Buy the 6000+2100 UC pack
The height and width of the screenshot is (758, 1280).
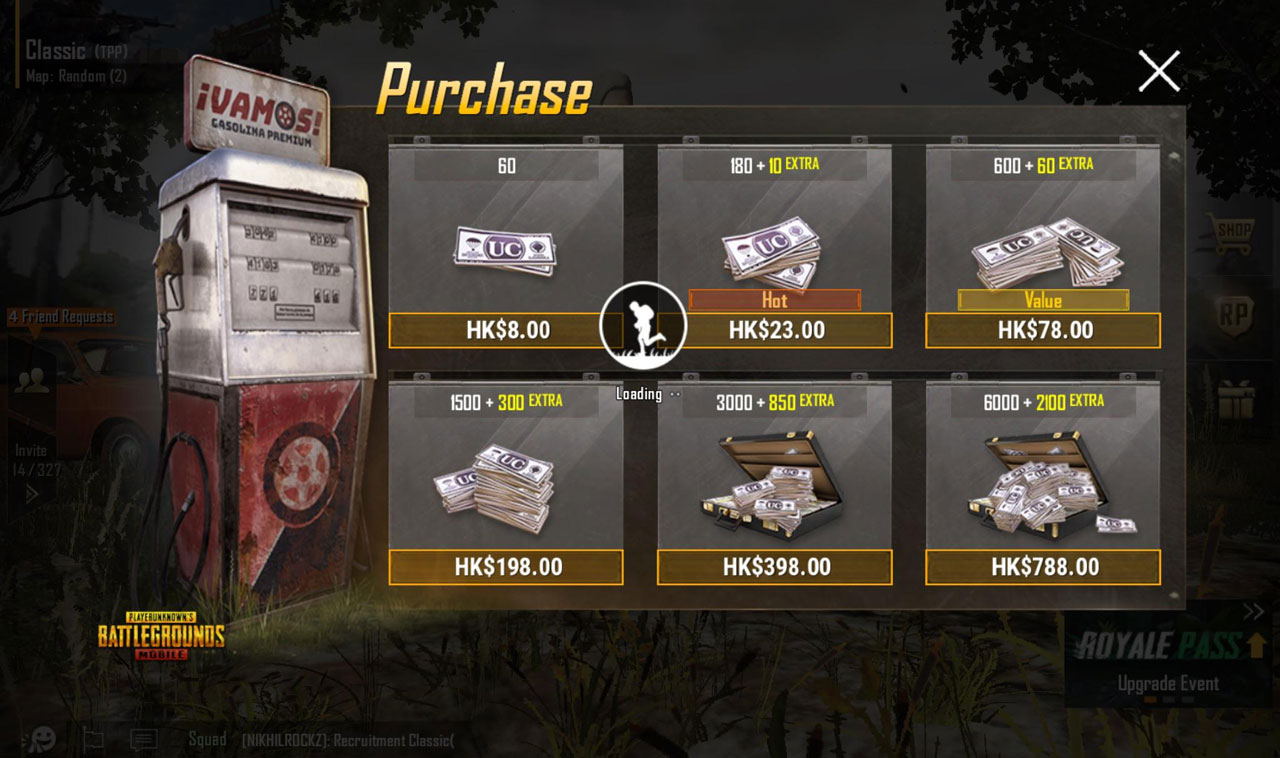(1042, 567)
